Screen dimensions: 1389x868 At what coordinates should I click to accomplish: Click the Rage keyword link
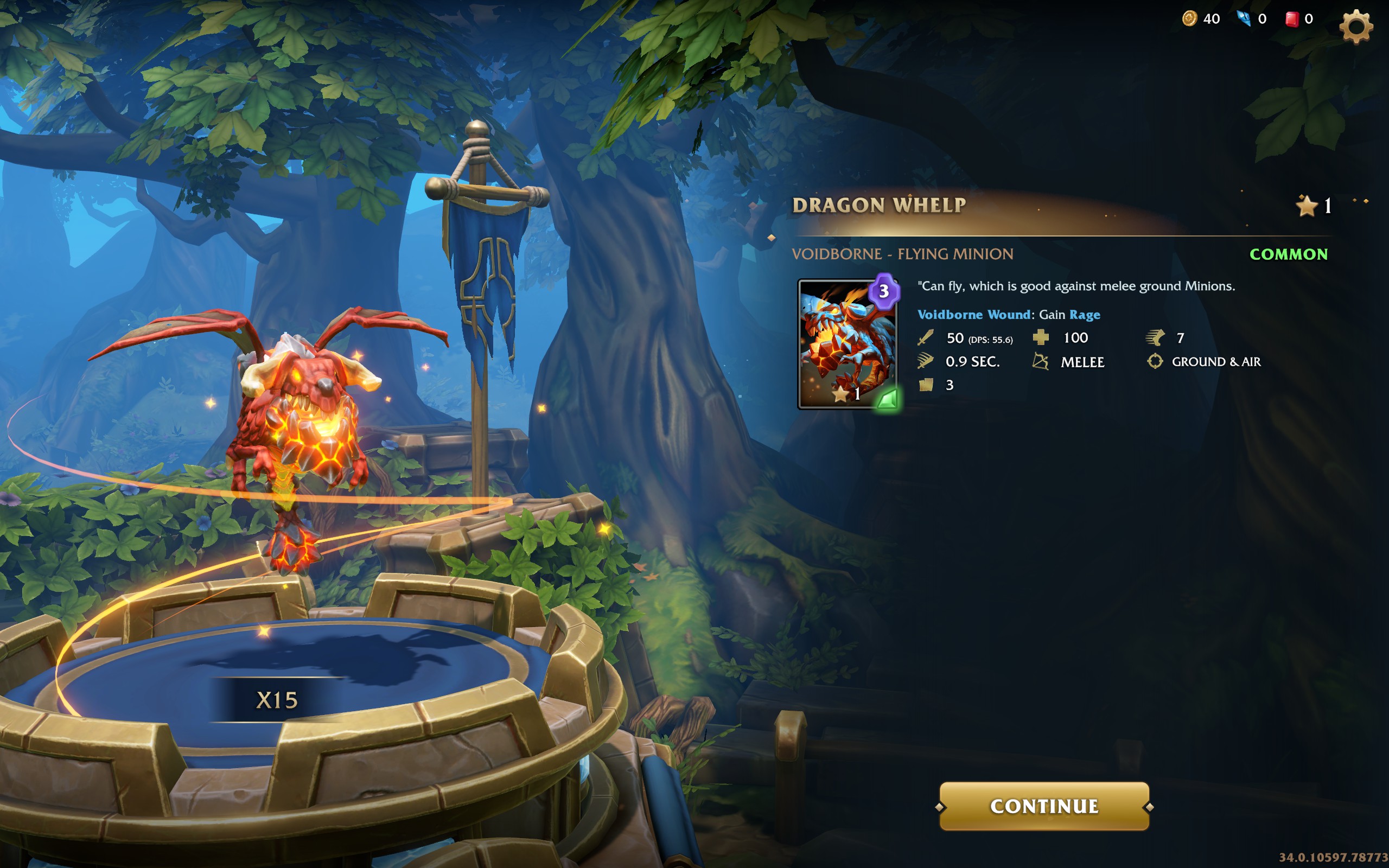point(1084,315)
